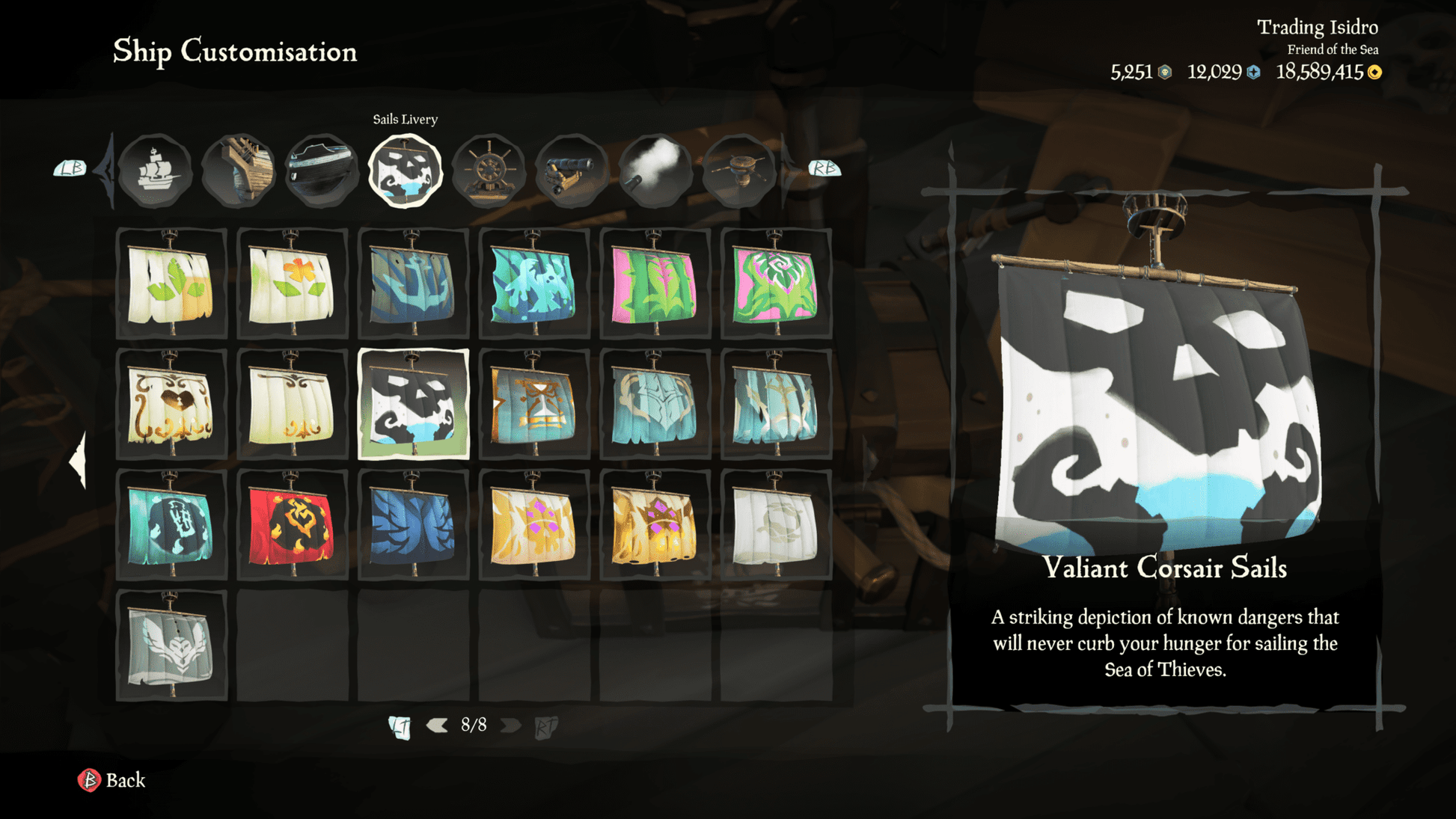Screen dimensions: 1456x819
Task: Switch to the ship's wheel category
Action: [x=488, y=171]
